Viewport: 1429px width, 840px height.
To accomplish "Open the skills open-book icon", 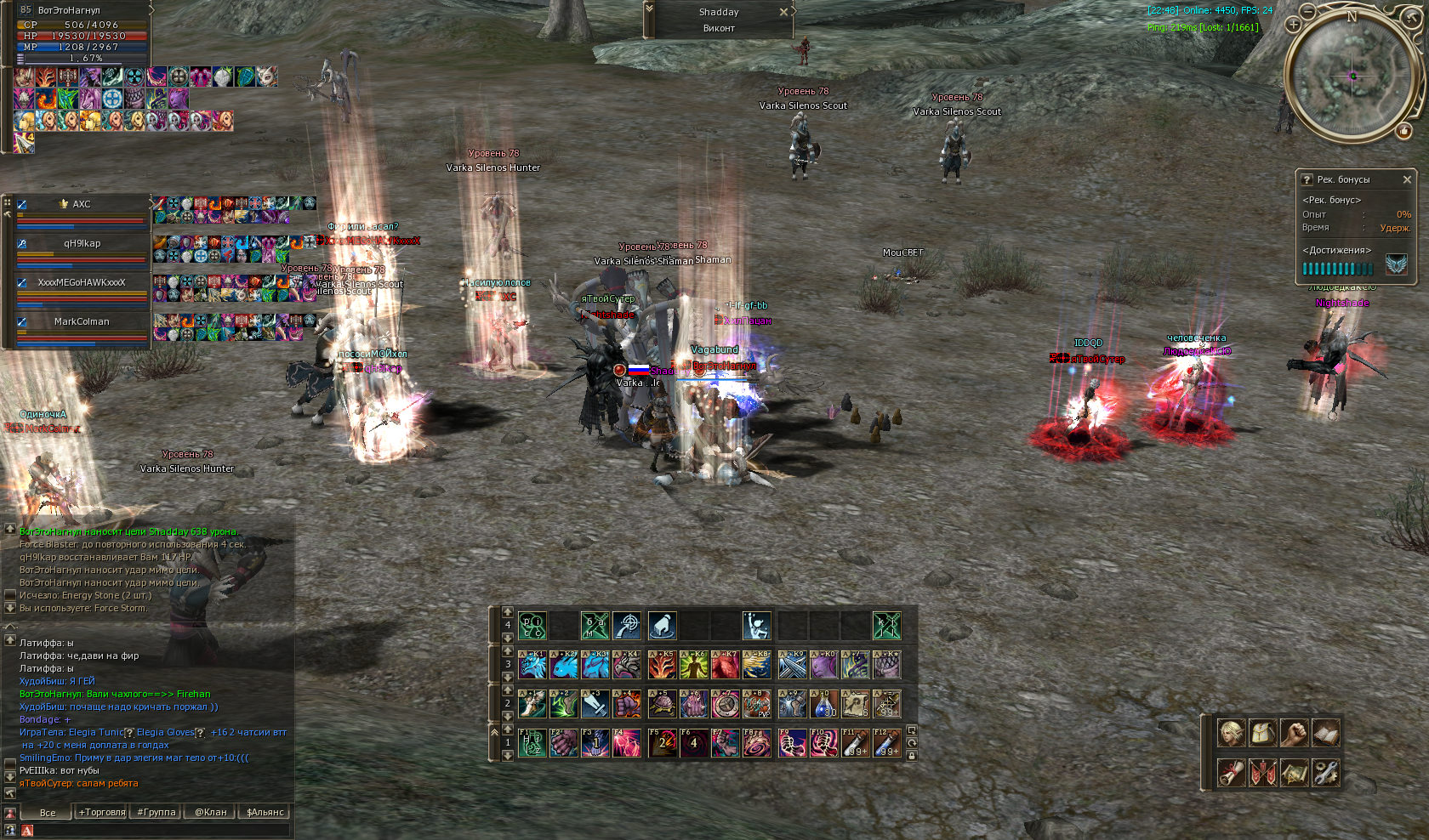I will click(x=1325, y=733).
